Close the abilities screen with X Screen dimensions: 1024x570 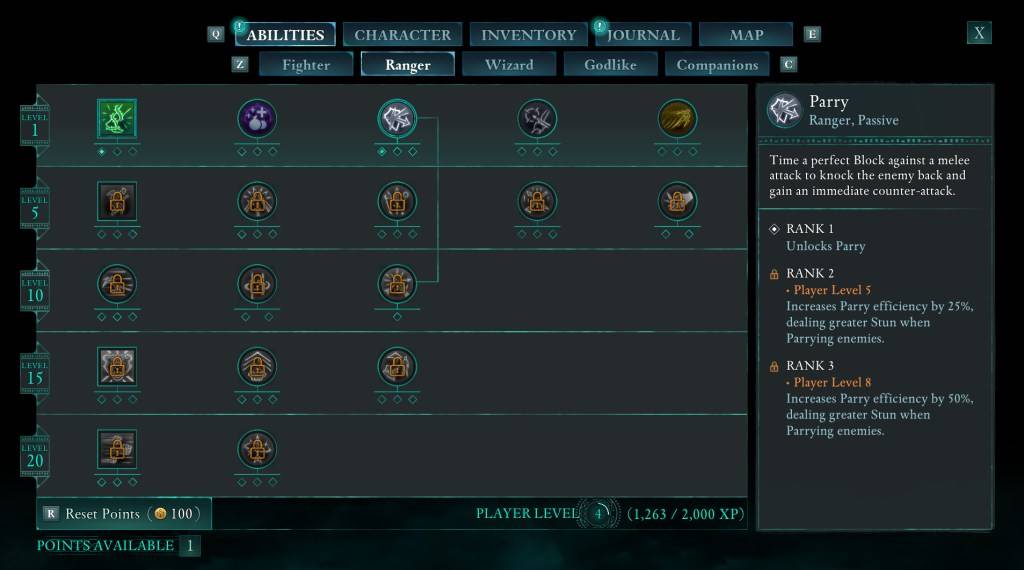[979, 33]
